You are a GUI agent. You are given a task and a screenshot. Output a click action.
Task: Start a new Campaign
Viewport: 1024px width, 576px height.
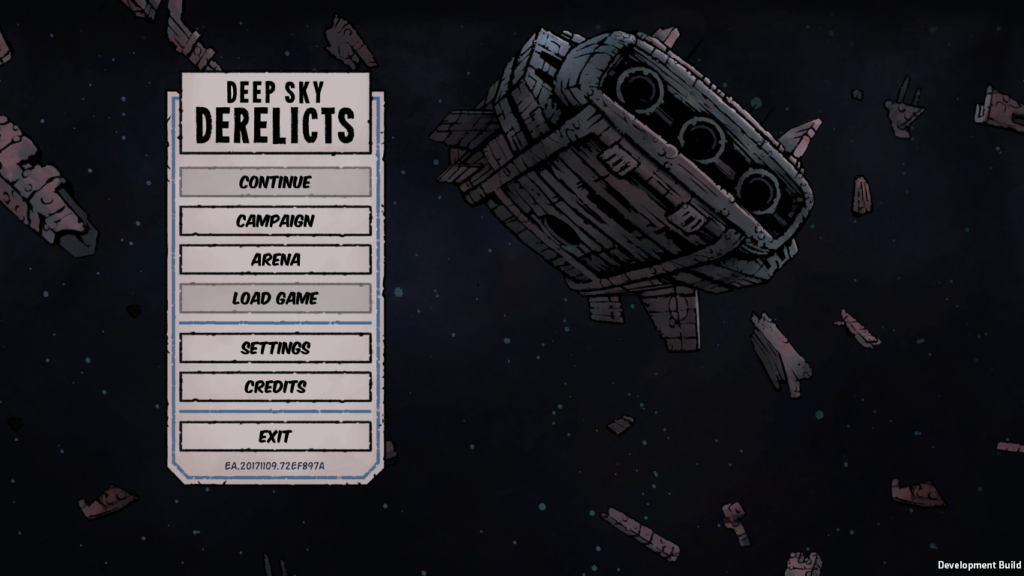click(275, 221)
